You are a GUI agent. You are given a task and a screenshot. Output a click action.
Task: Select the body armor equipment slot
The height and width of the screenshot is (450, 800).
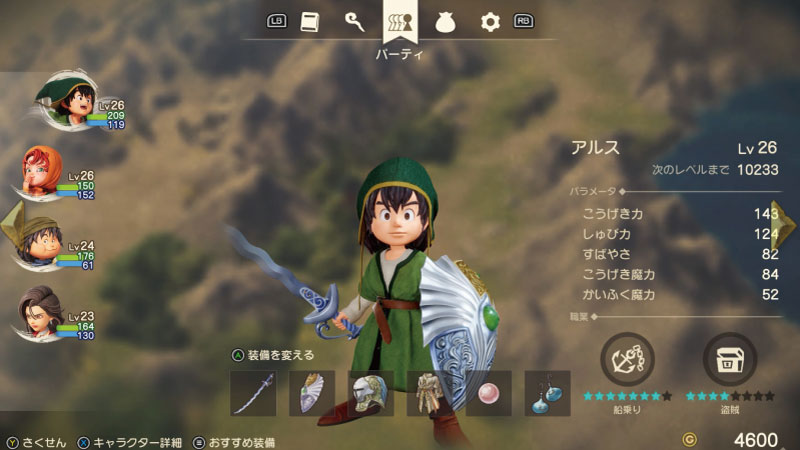click(430, 393)
